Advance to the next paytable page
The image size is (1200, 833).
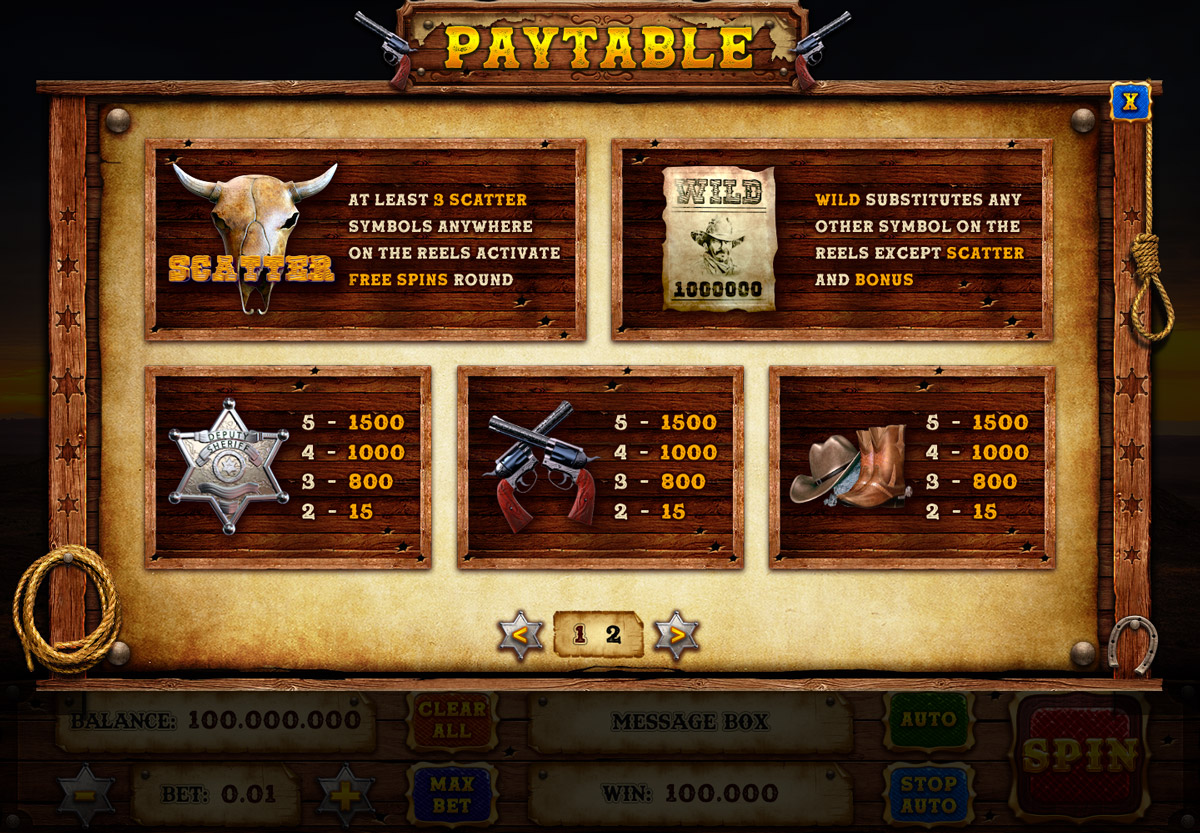coord(677,634)
